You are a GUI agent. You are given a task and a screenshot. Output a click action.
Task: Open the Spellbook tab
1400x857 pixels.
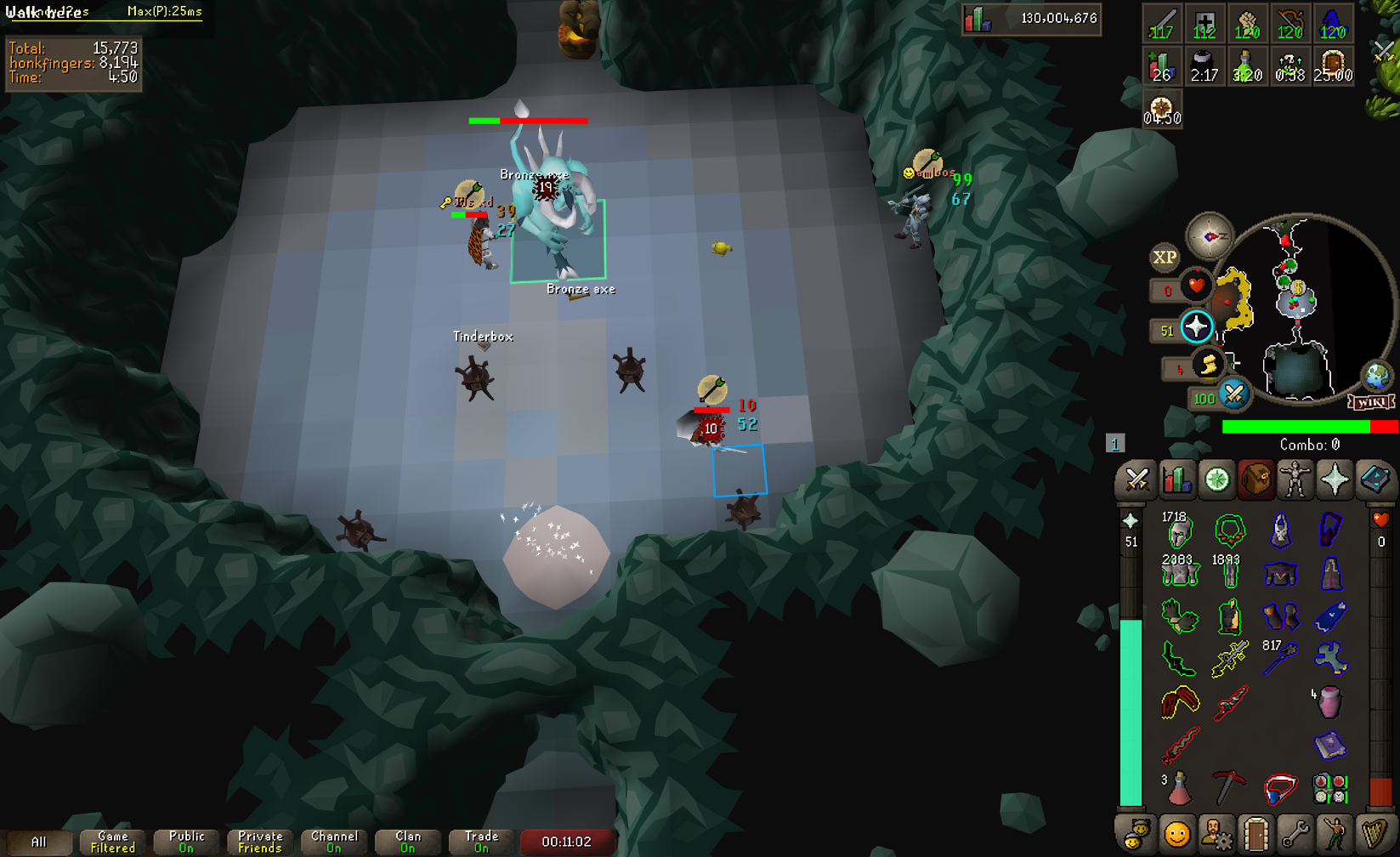tap(1374, 480)
